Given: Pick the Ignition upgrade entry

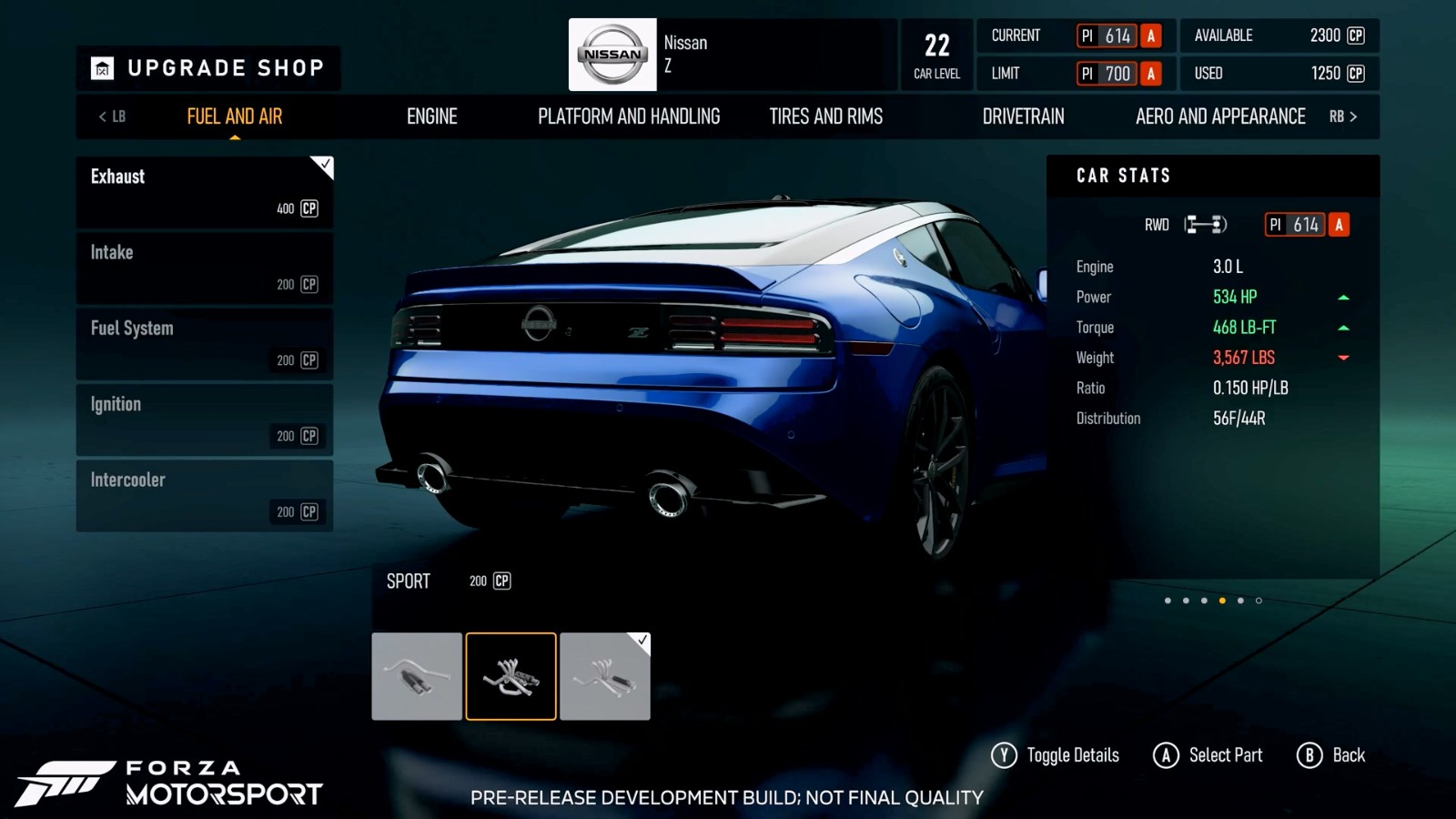Looking at the screenshot, I should pyautogui.click(x=205, y=420).
